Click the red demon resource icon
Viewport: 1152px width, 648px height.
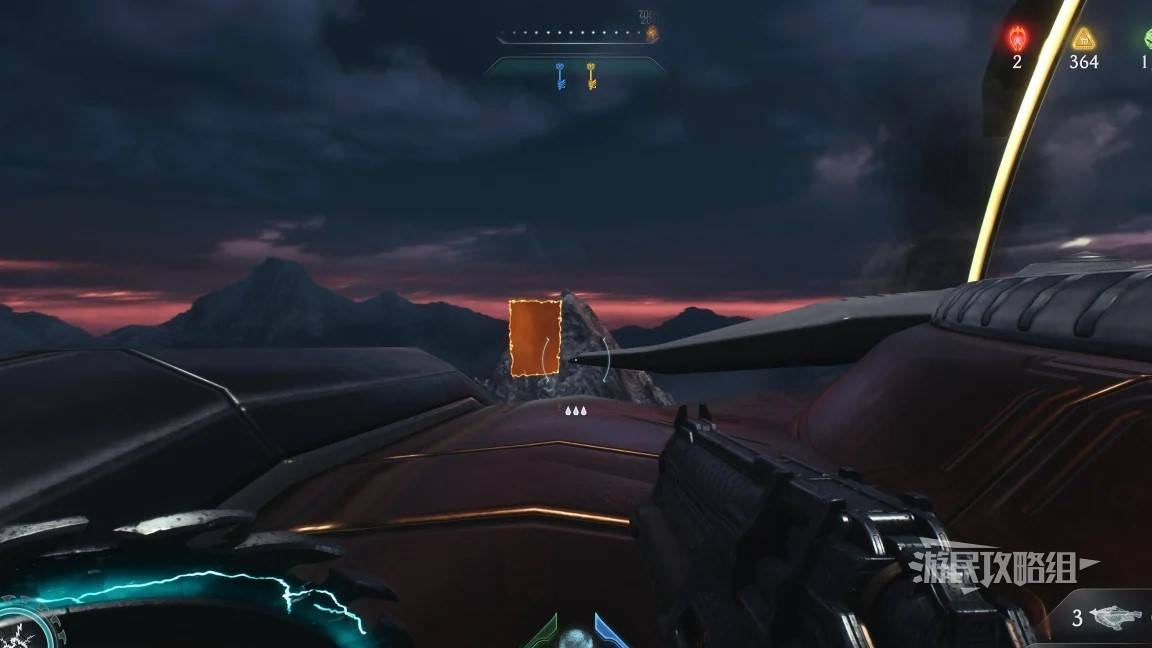click(1017, 38)
